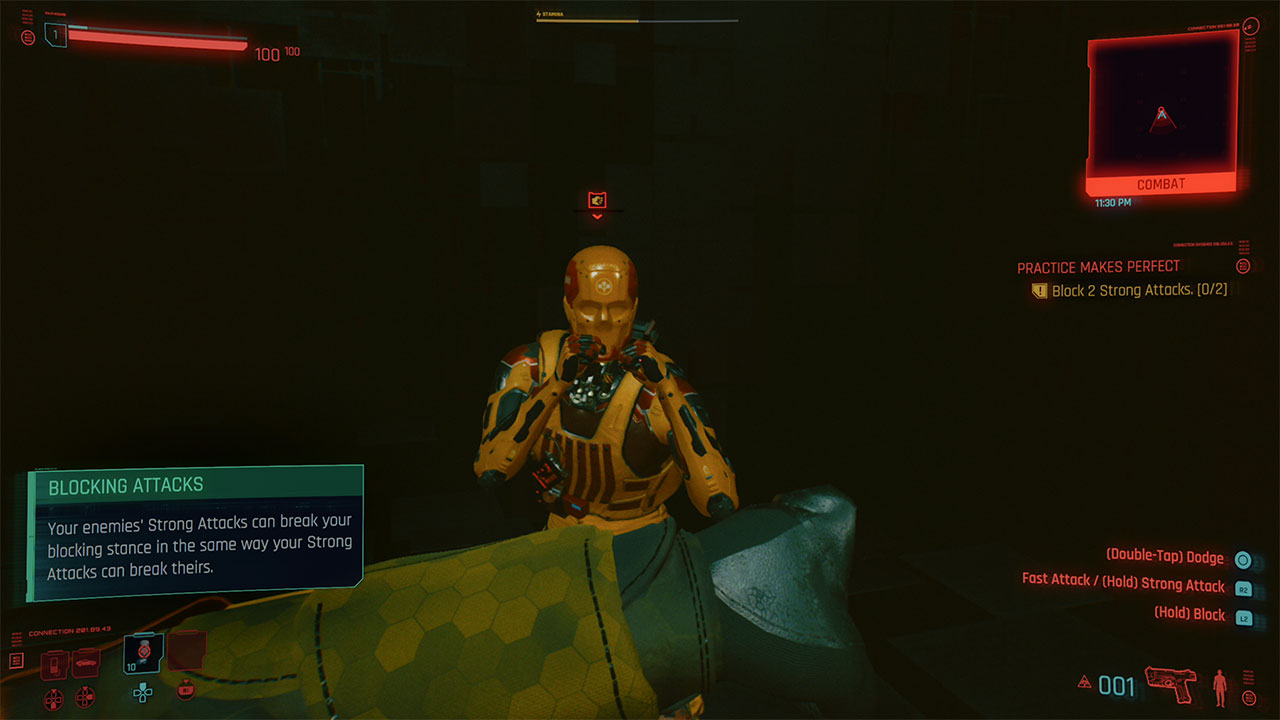The width and height of the screenshot is (1280, 720).
Task: Click the consumable quickslot icon
Action: [186, 652]
